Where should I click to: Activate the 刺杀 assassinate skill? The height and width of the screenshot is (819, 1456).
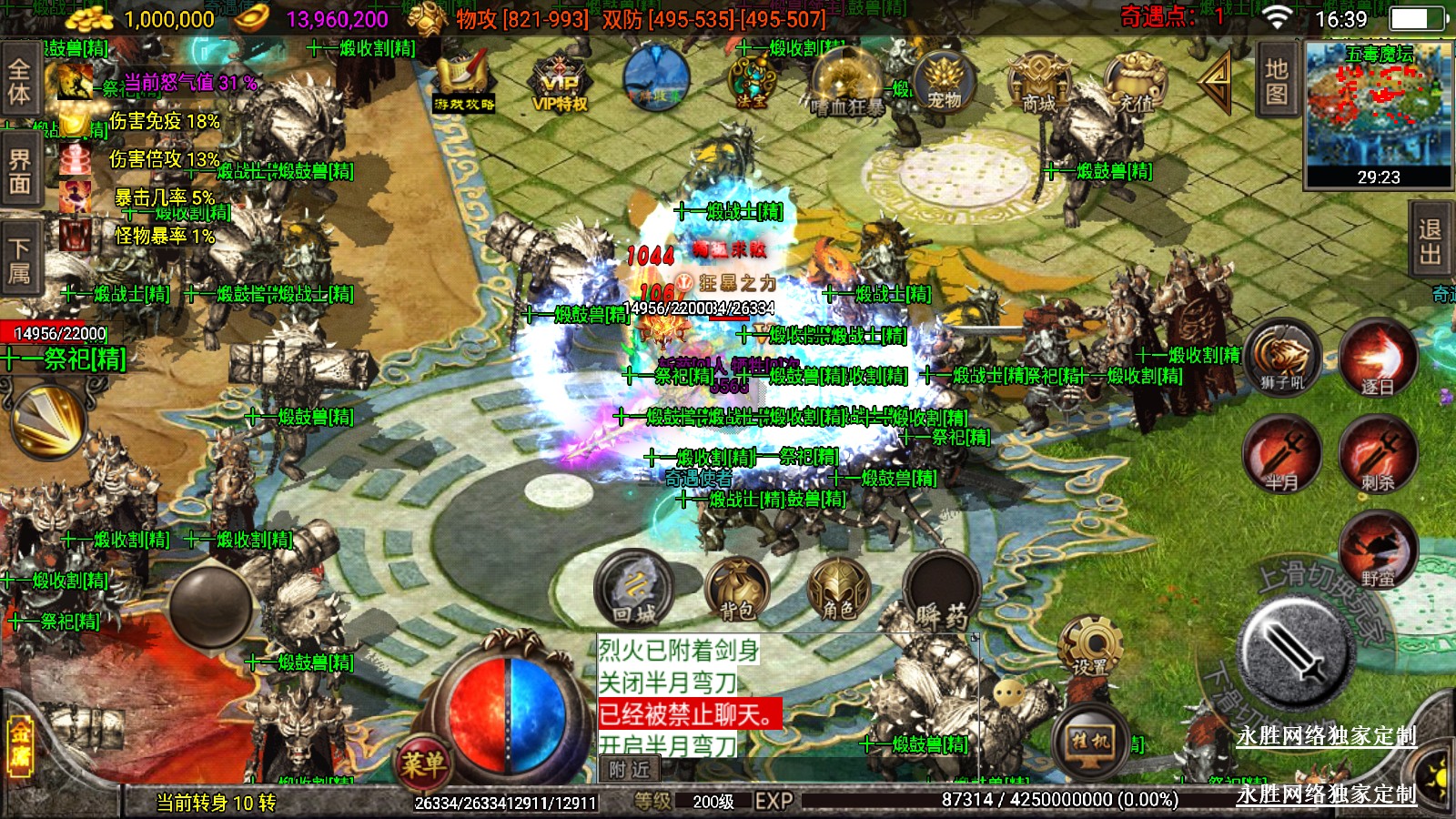coord(1377,453)
